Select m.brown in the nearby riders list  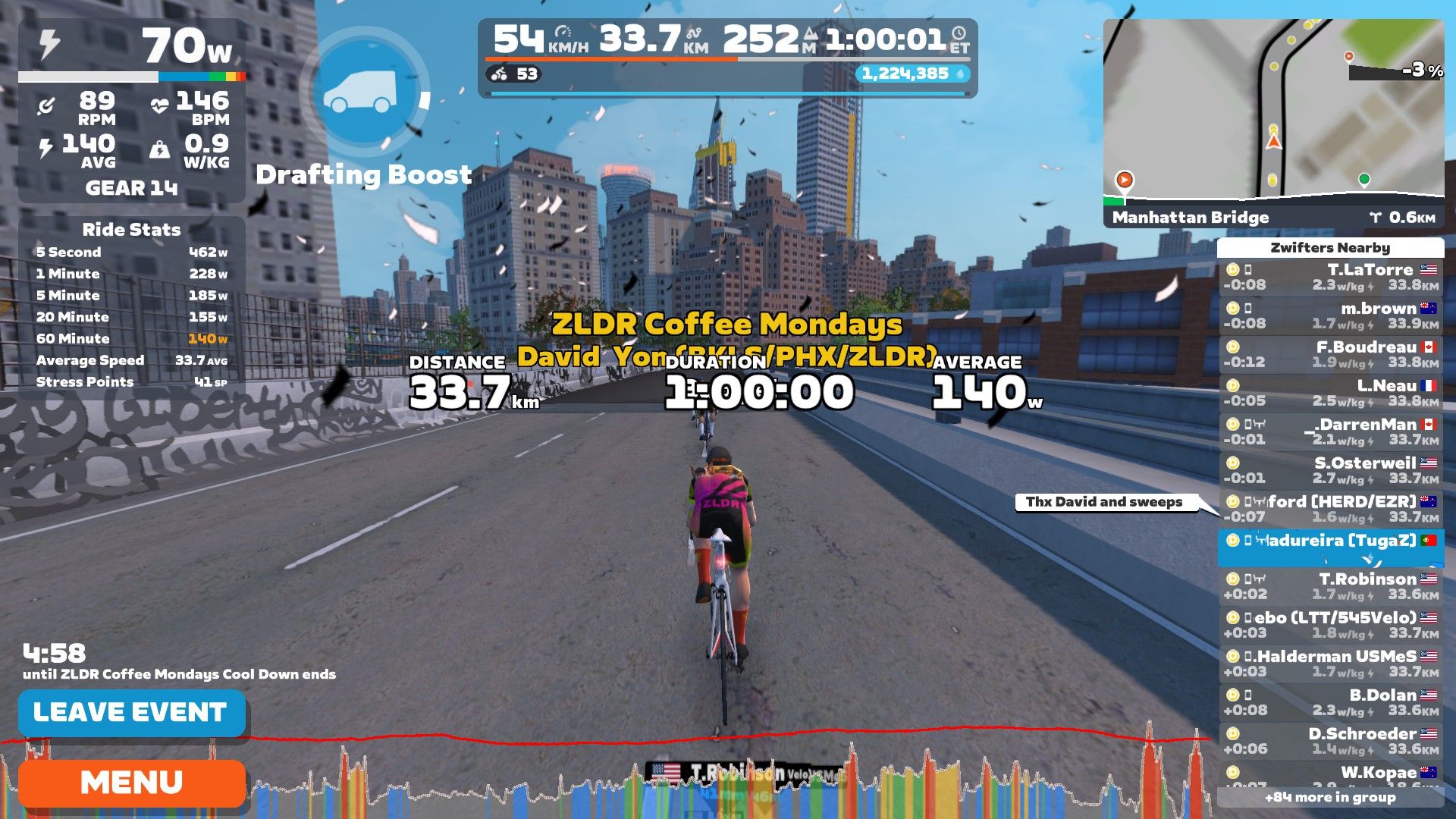(x=1331, y=316)
